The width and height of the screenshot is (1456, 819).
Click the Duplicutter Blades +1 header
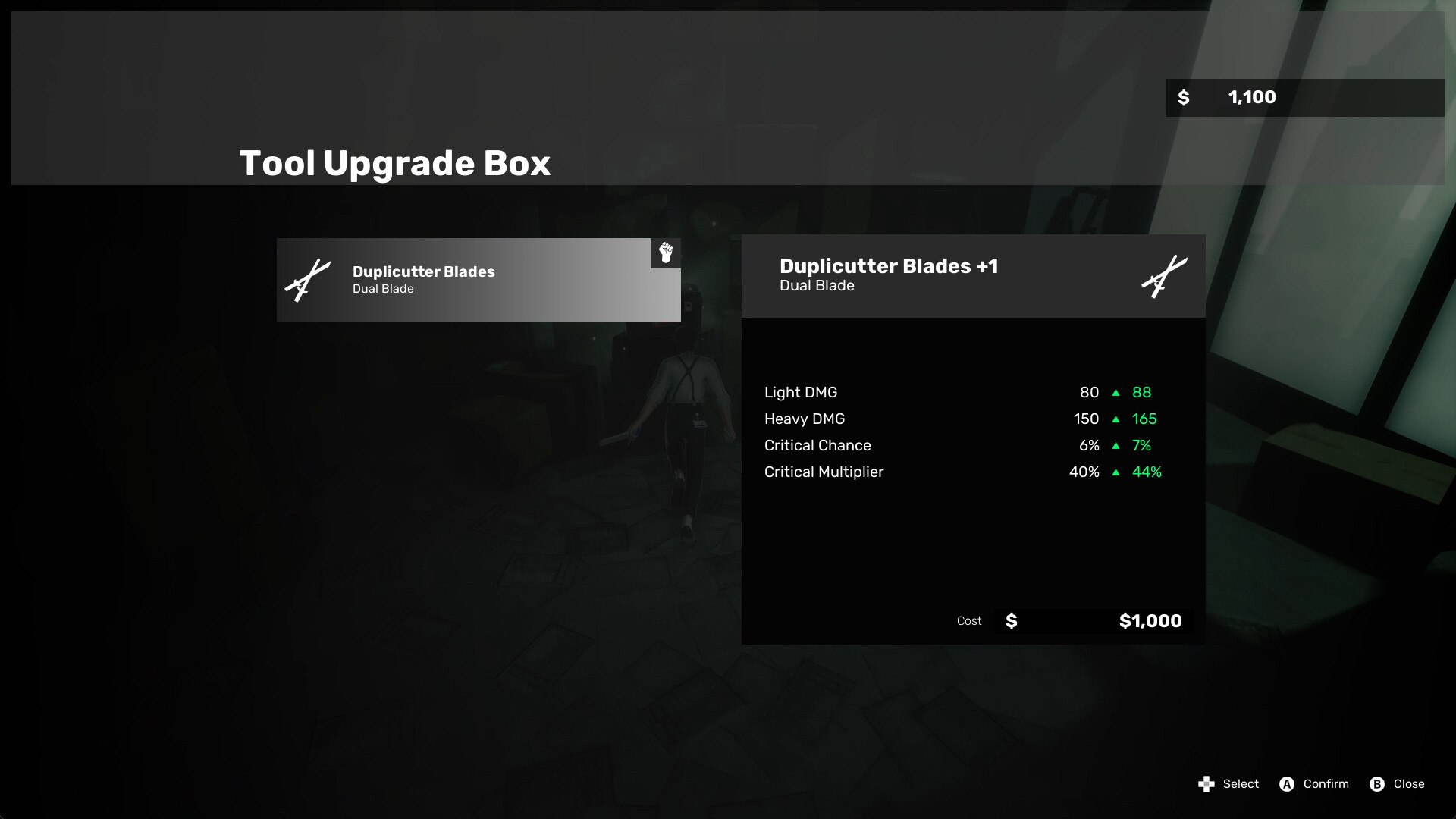point(889,266)
